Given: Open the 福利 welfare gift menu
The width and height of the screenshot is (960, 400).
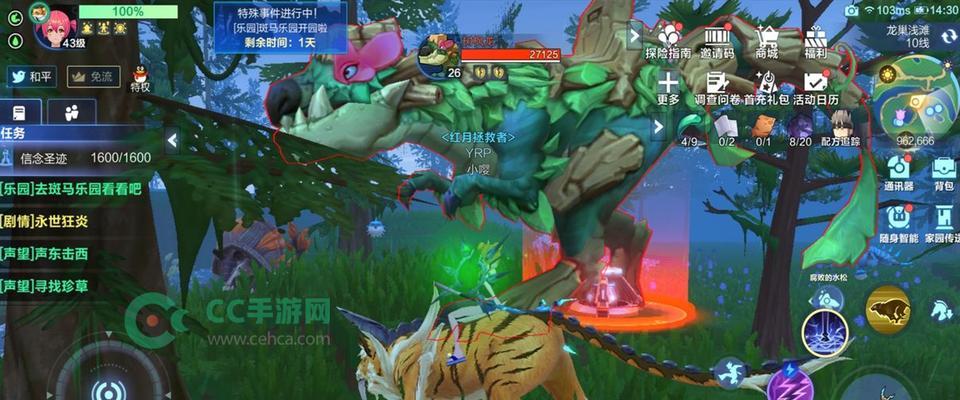Looking at the screenshot, I should click(x=815, y=41).
